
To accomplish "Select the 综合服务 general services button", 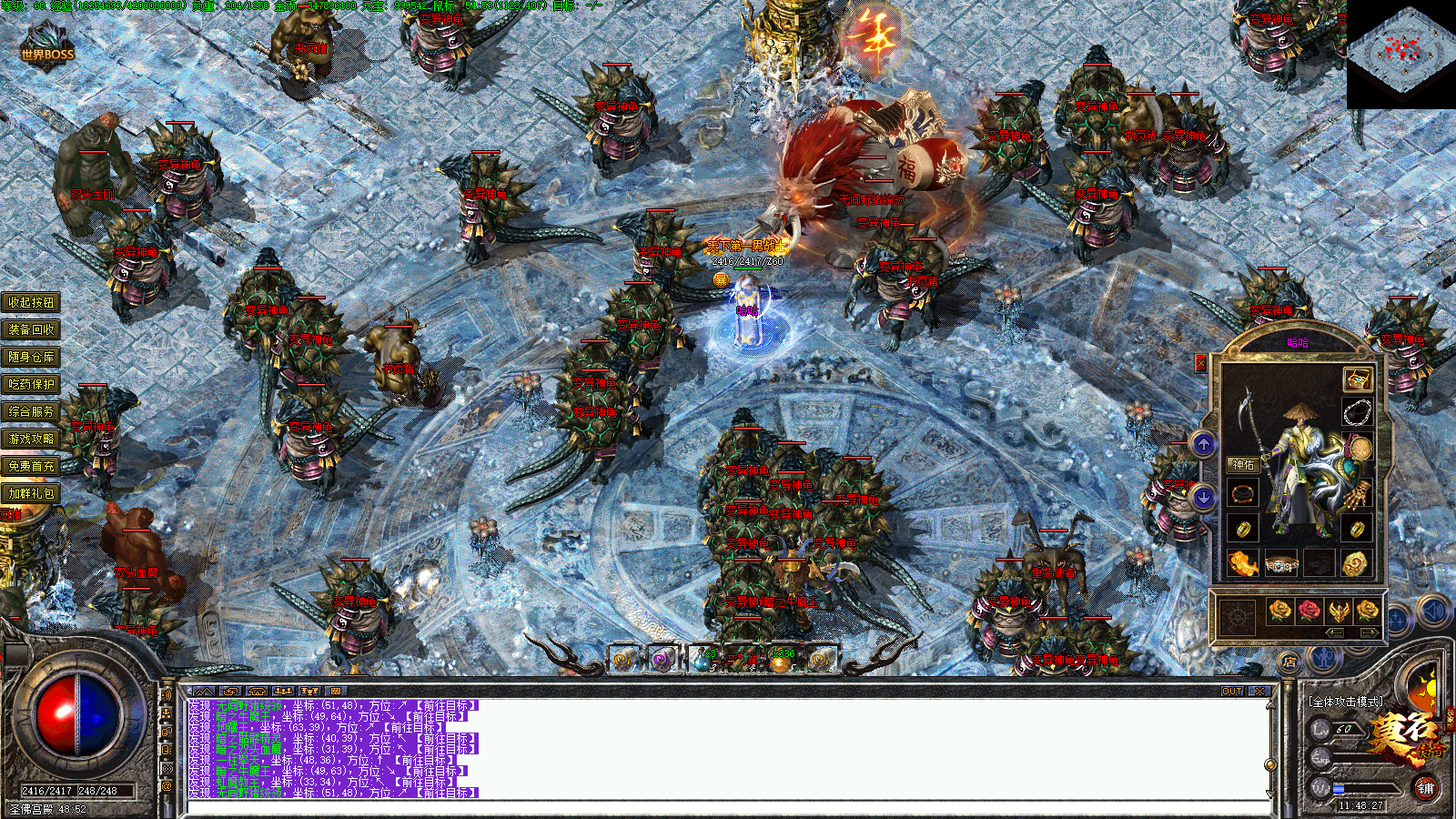I will click(31, 411).
